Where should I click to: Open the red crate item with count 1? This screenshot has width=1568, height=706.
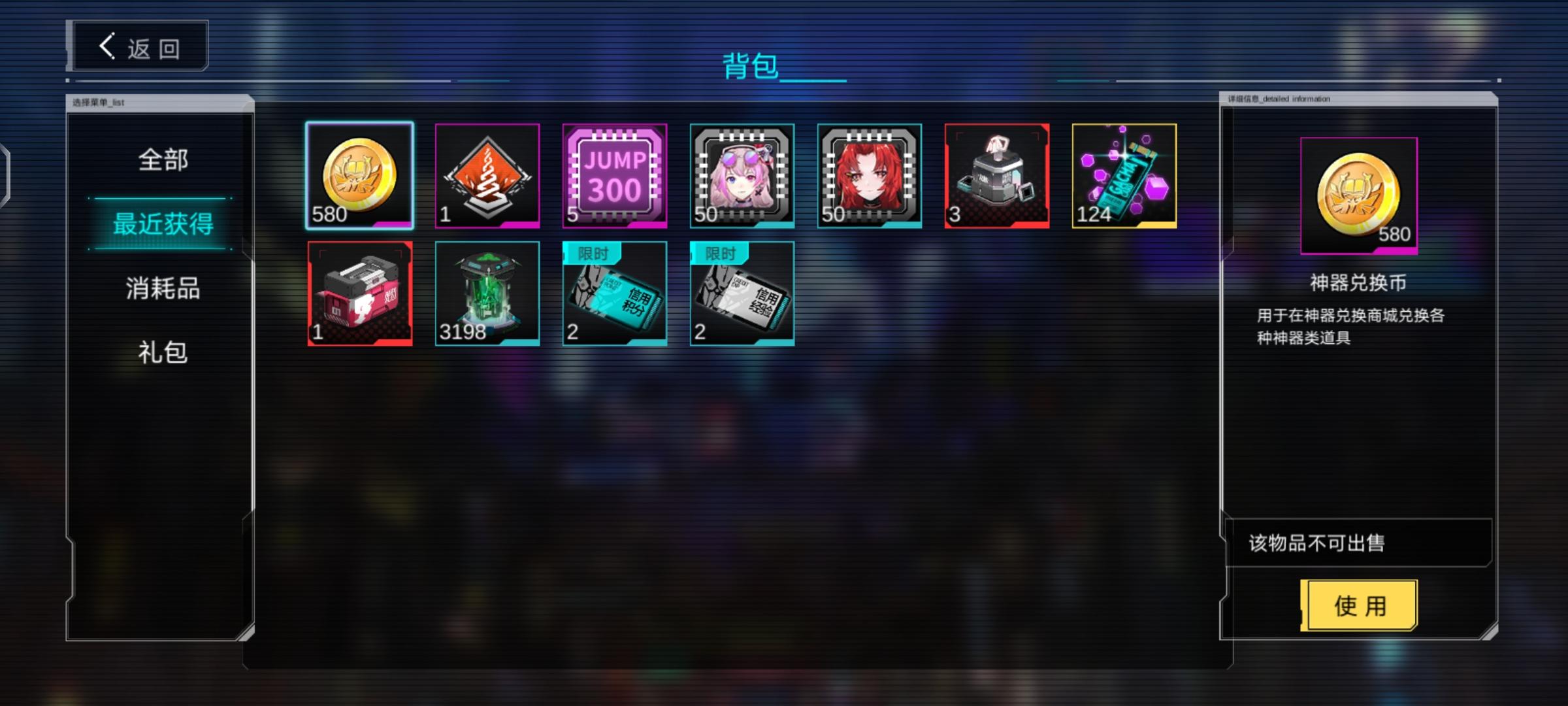pyautogui.click(x=360, y=293)
